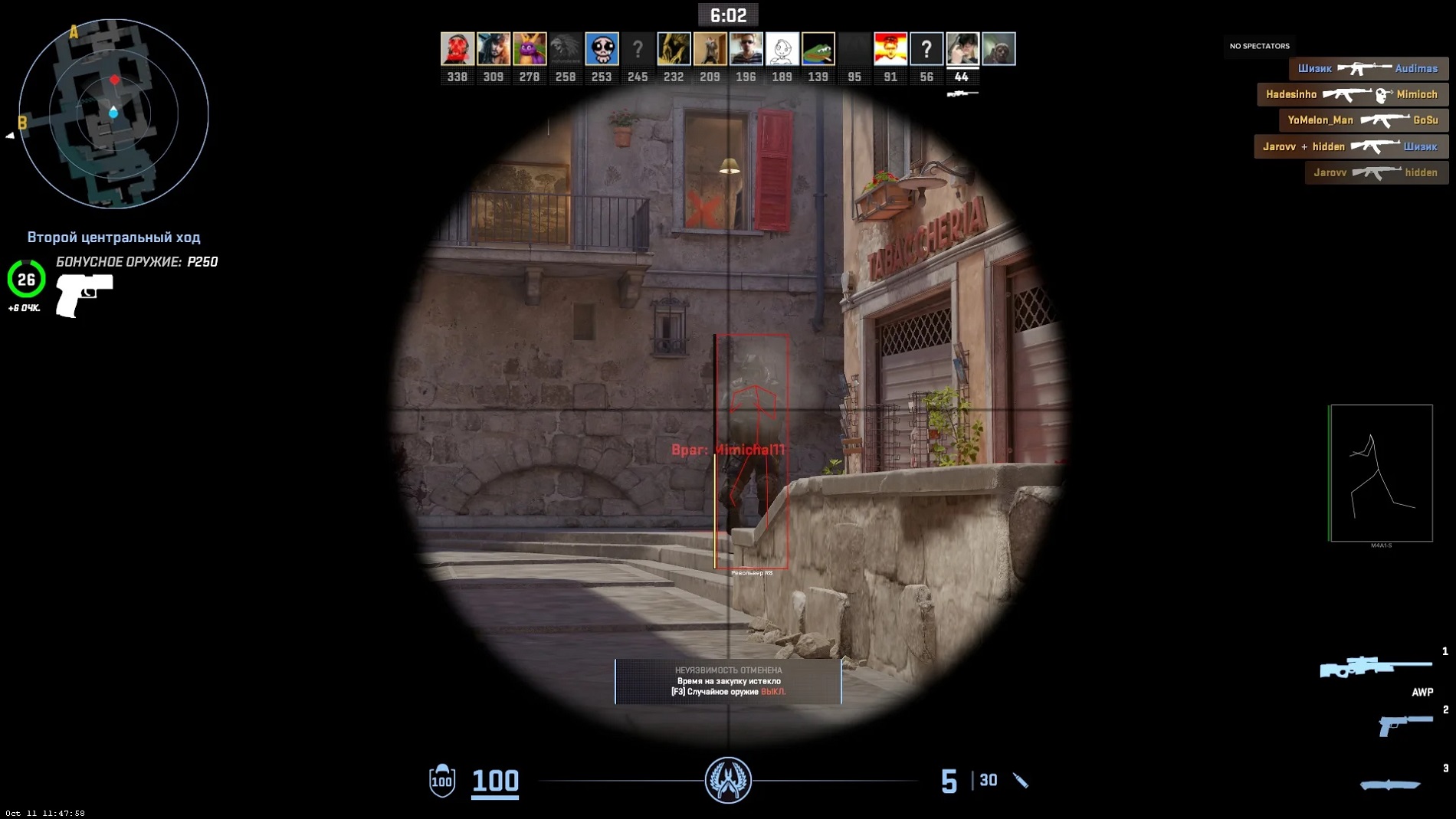
Task: Click the skeleton preview box labeled M4A1-S
Action: [1381, 473]
